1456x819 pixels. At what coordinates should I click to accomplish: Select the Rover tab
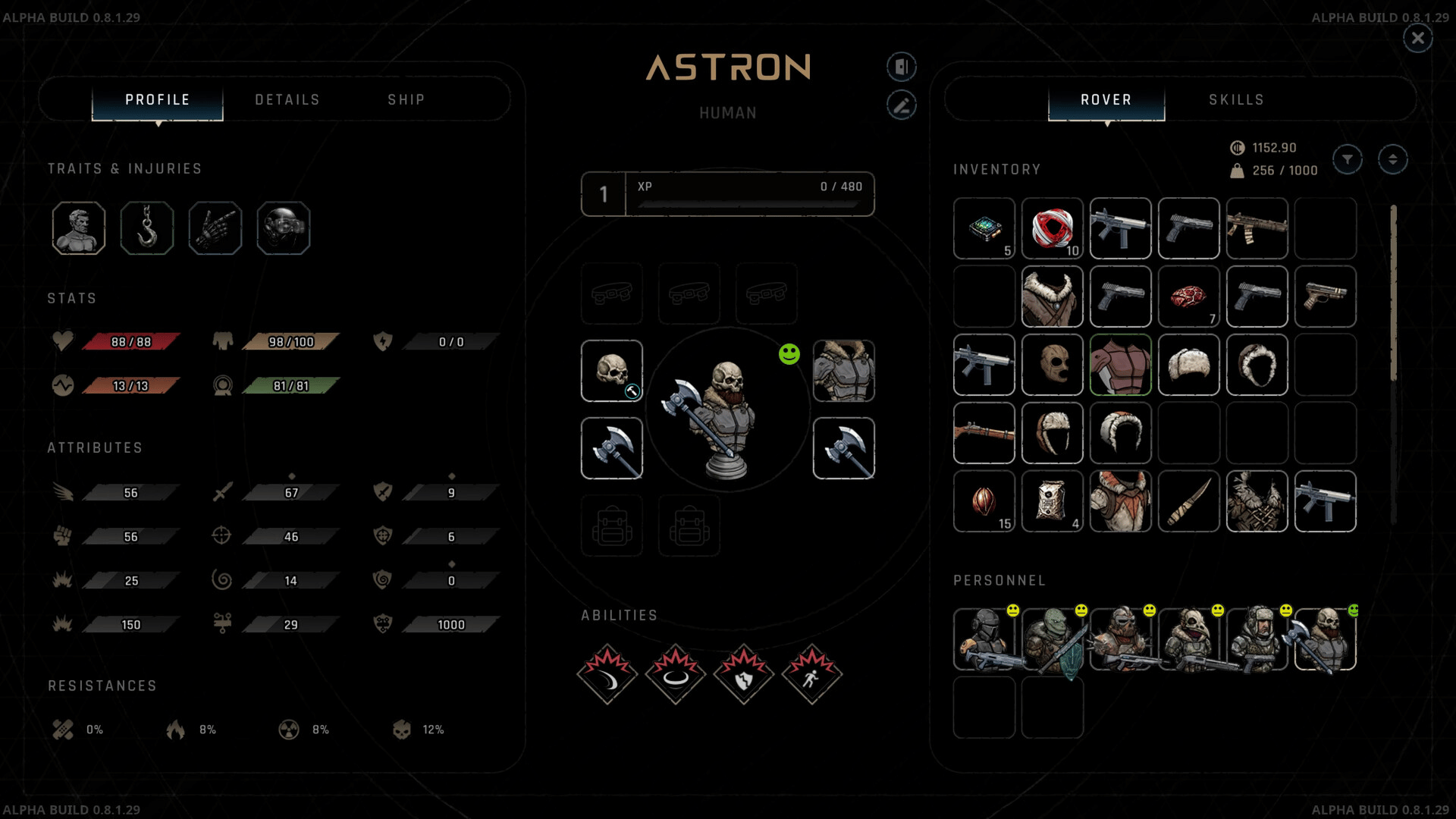[x=1106, y=100]
